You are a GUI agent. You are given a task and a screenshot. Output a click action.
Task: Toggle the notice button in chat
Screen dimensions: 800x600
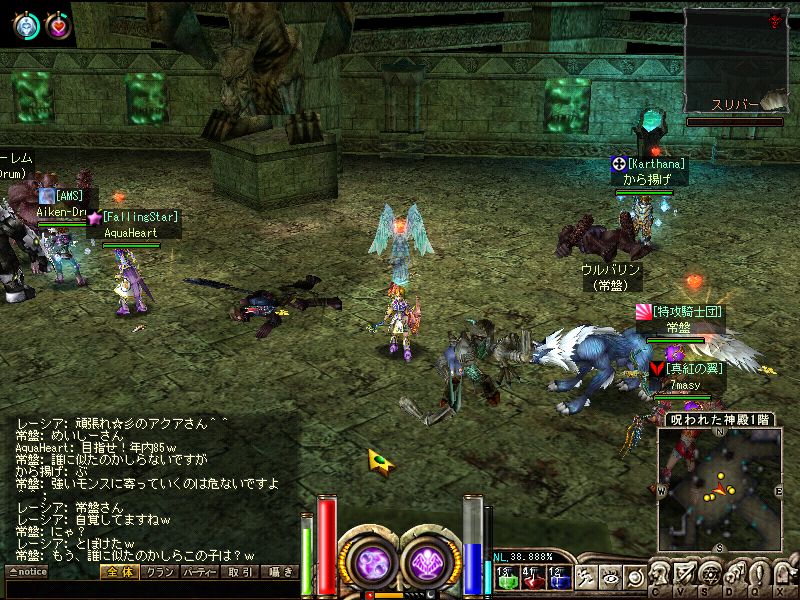point(26,572)
